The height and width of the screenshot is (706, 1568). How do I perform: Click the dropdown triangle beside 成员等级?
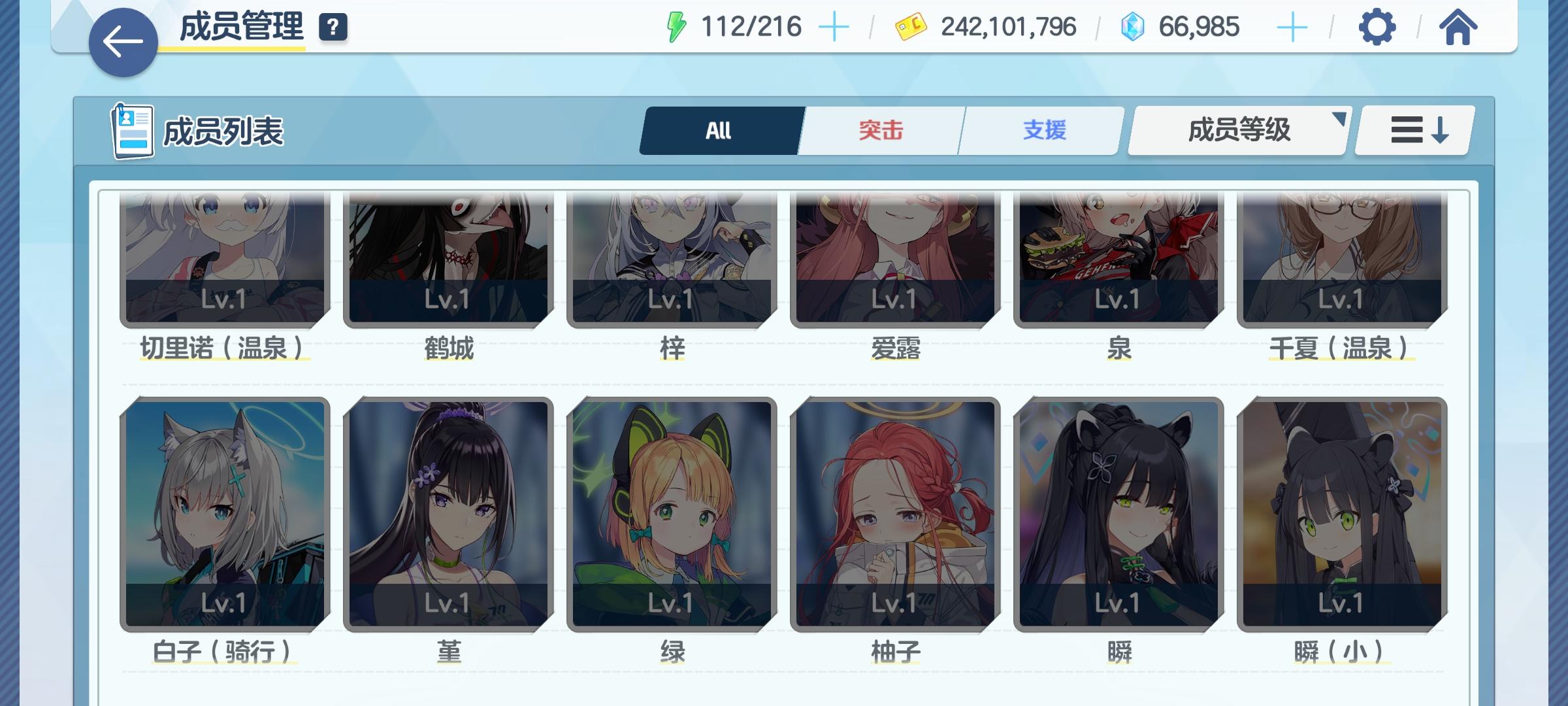[1339, 118]
